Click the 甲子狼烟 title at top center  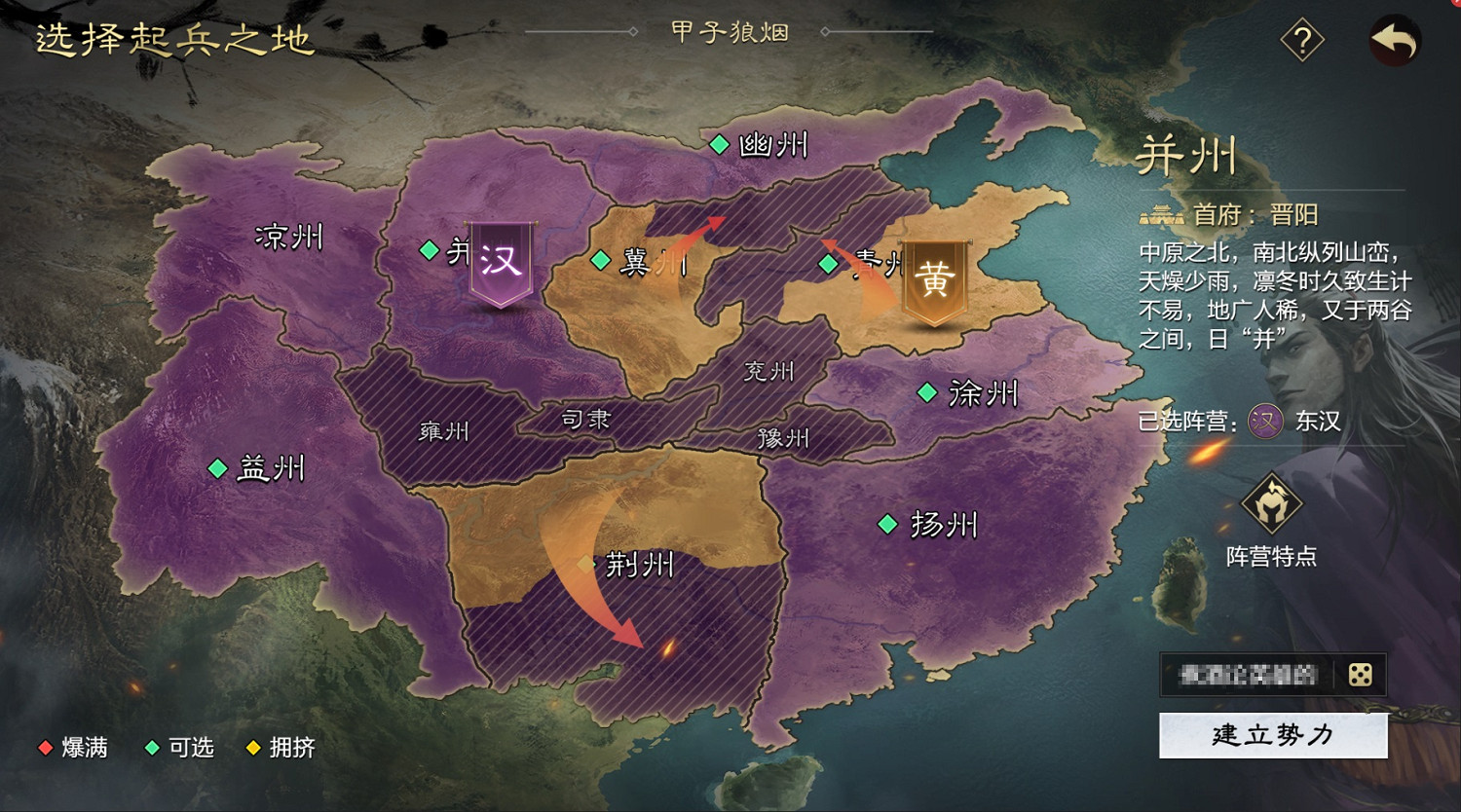729,32
